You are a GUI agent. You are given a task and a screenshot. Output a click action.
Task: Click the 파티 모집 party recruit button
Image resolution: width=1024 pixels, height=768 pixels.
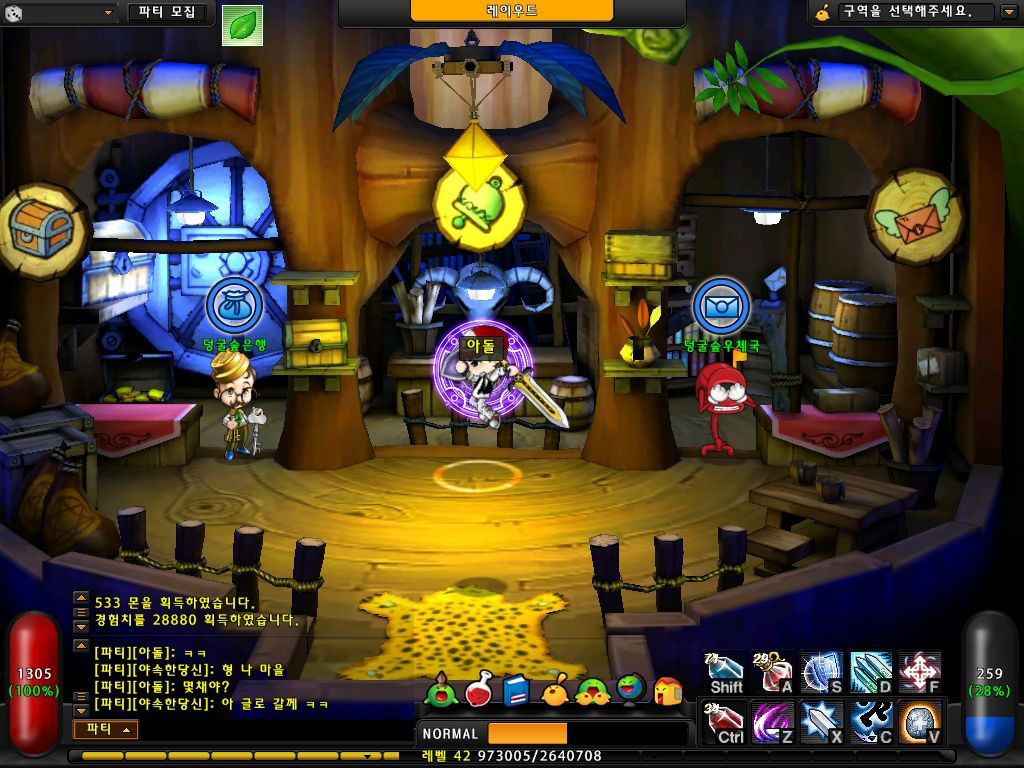166,13
